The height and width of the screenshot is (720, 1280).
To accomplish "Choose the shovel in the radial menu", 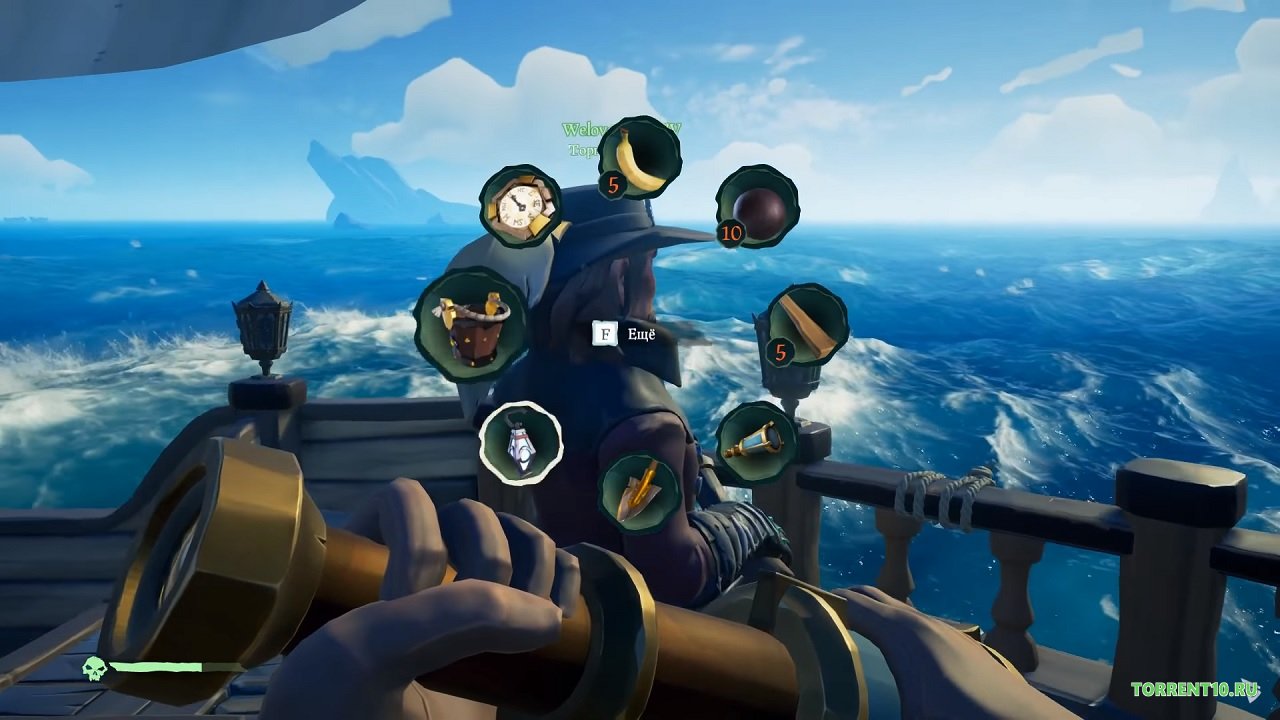I will [639, 490].
